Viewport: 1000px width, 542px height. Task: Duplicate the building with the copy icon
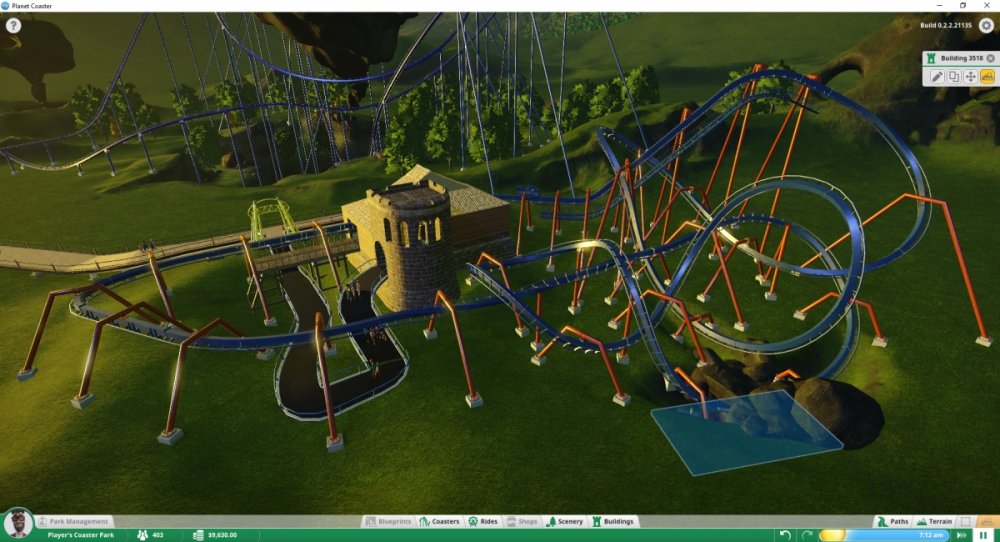953,76
